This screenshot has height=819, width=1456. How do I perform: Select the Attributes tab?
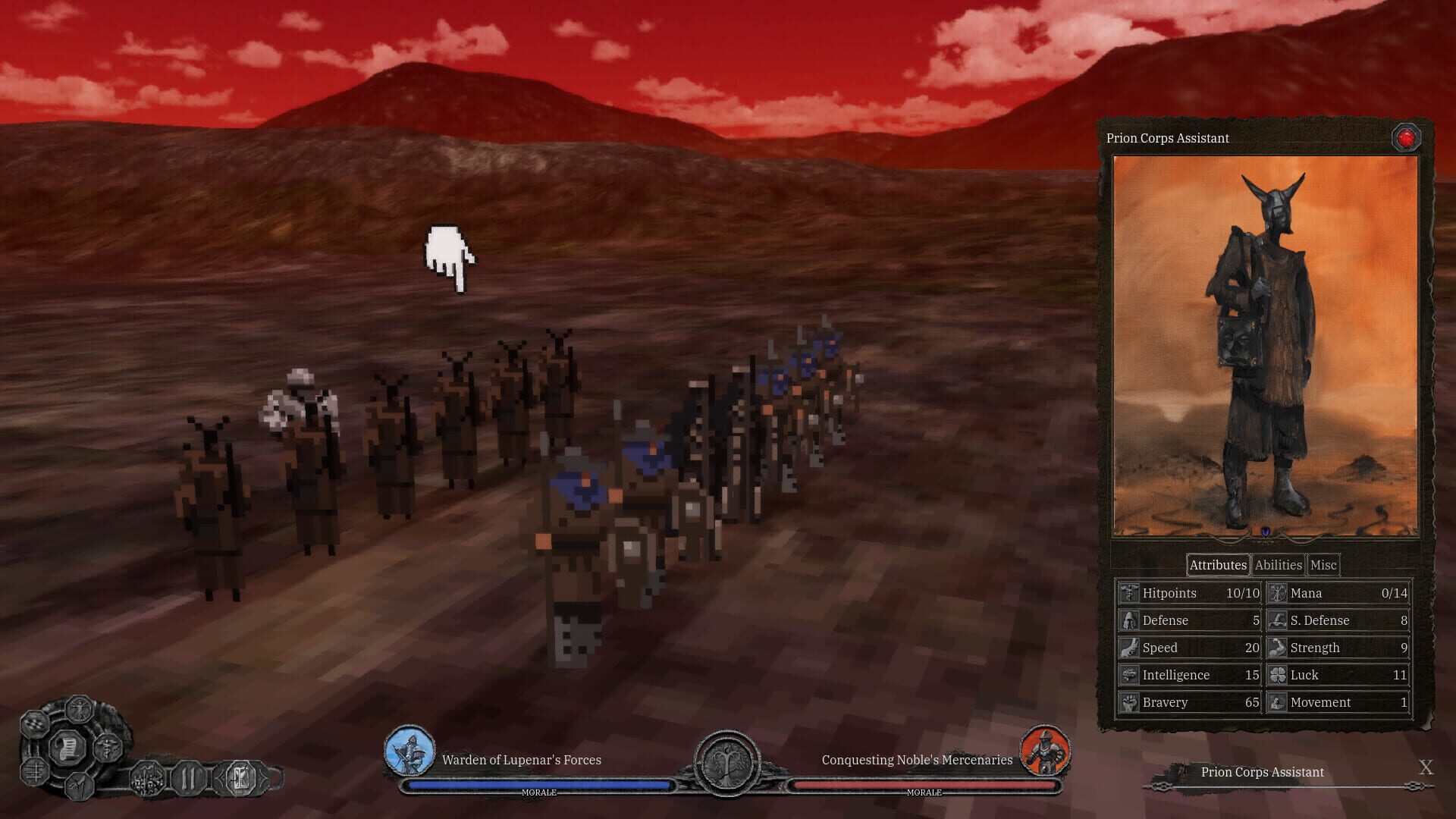click(1217, 564)
